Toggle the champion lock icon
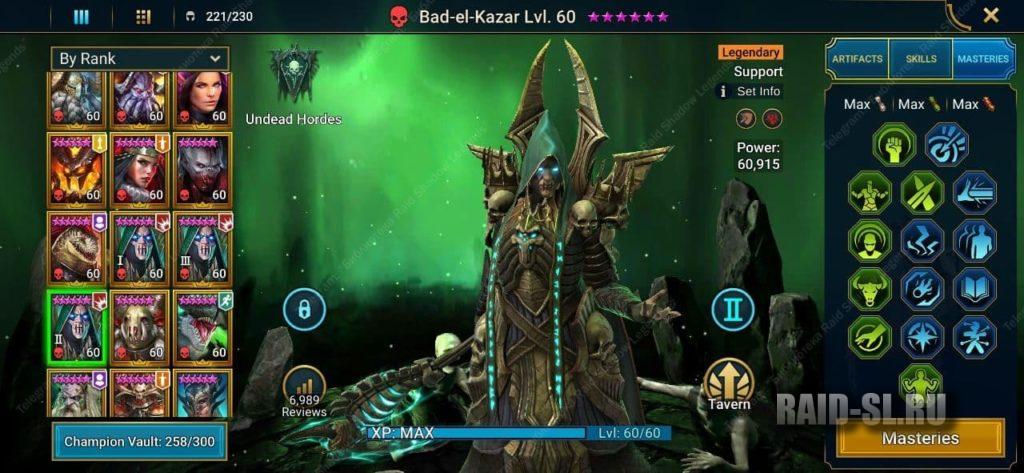 click(304, 310)
